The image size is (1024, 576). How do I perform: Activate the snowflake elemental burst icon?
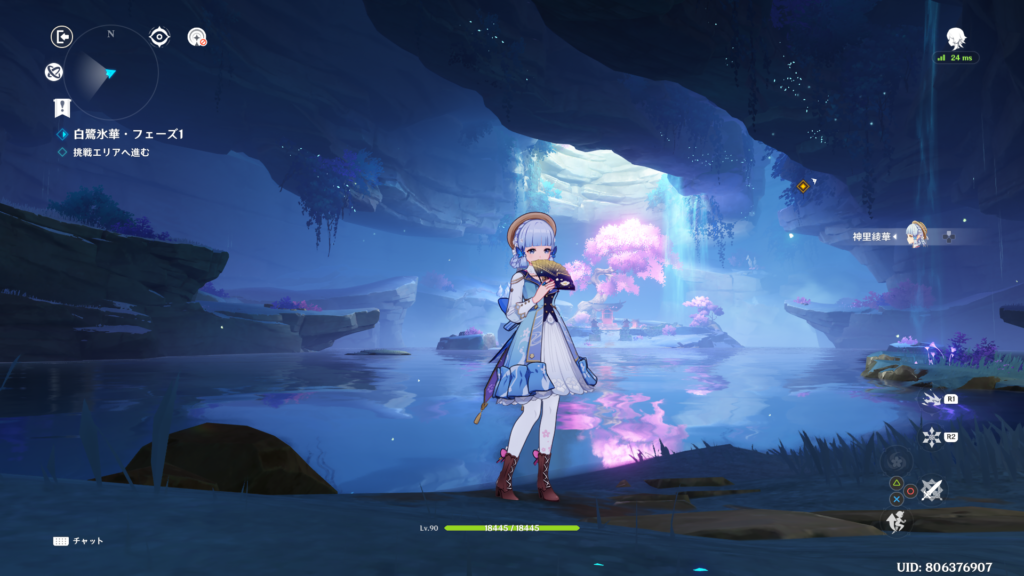[x=932, y=436]
